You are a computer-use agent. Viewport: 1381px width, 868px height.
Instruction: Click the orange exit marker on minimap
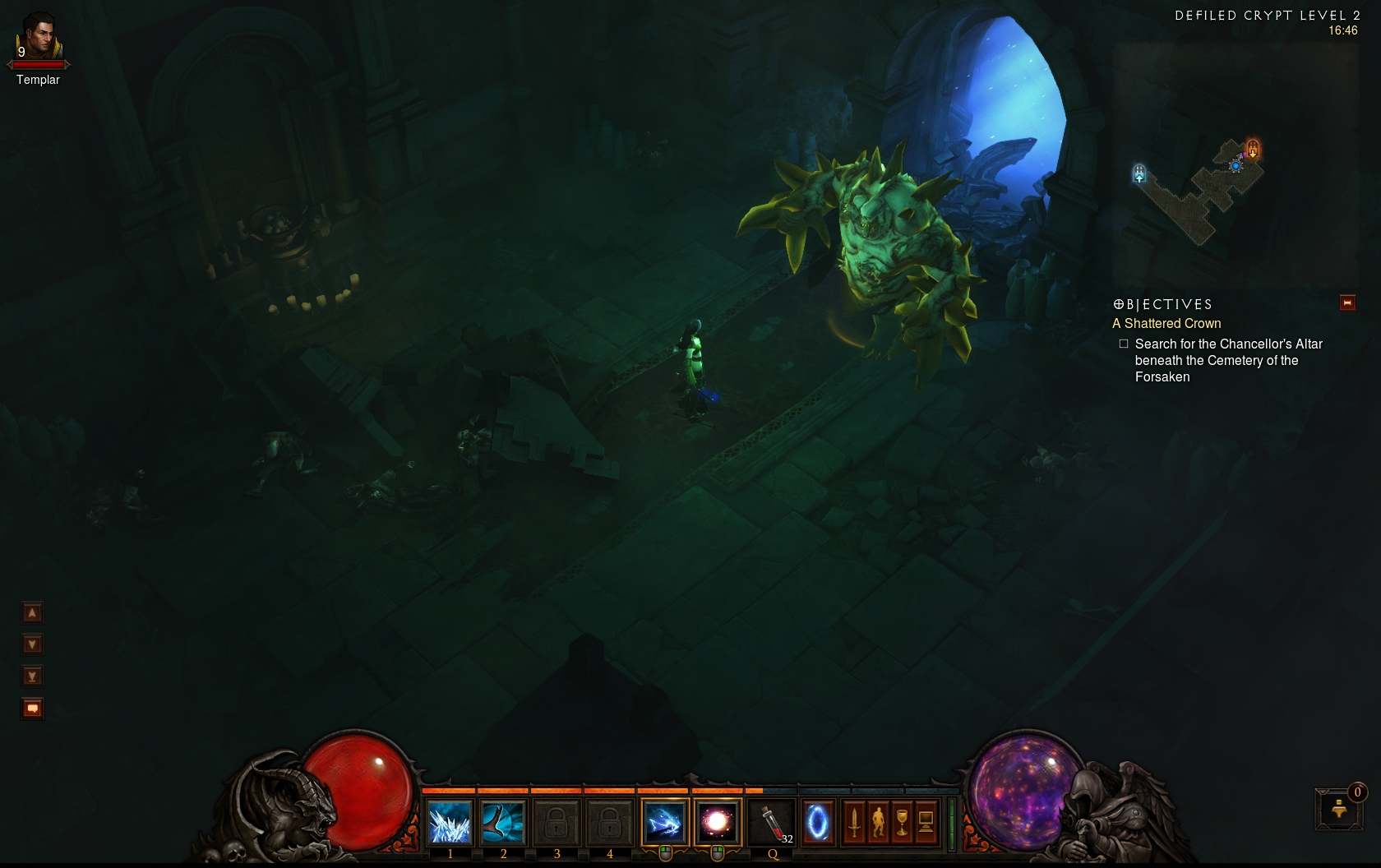[x=1253, y=149]
